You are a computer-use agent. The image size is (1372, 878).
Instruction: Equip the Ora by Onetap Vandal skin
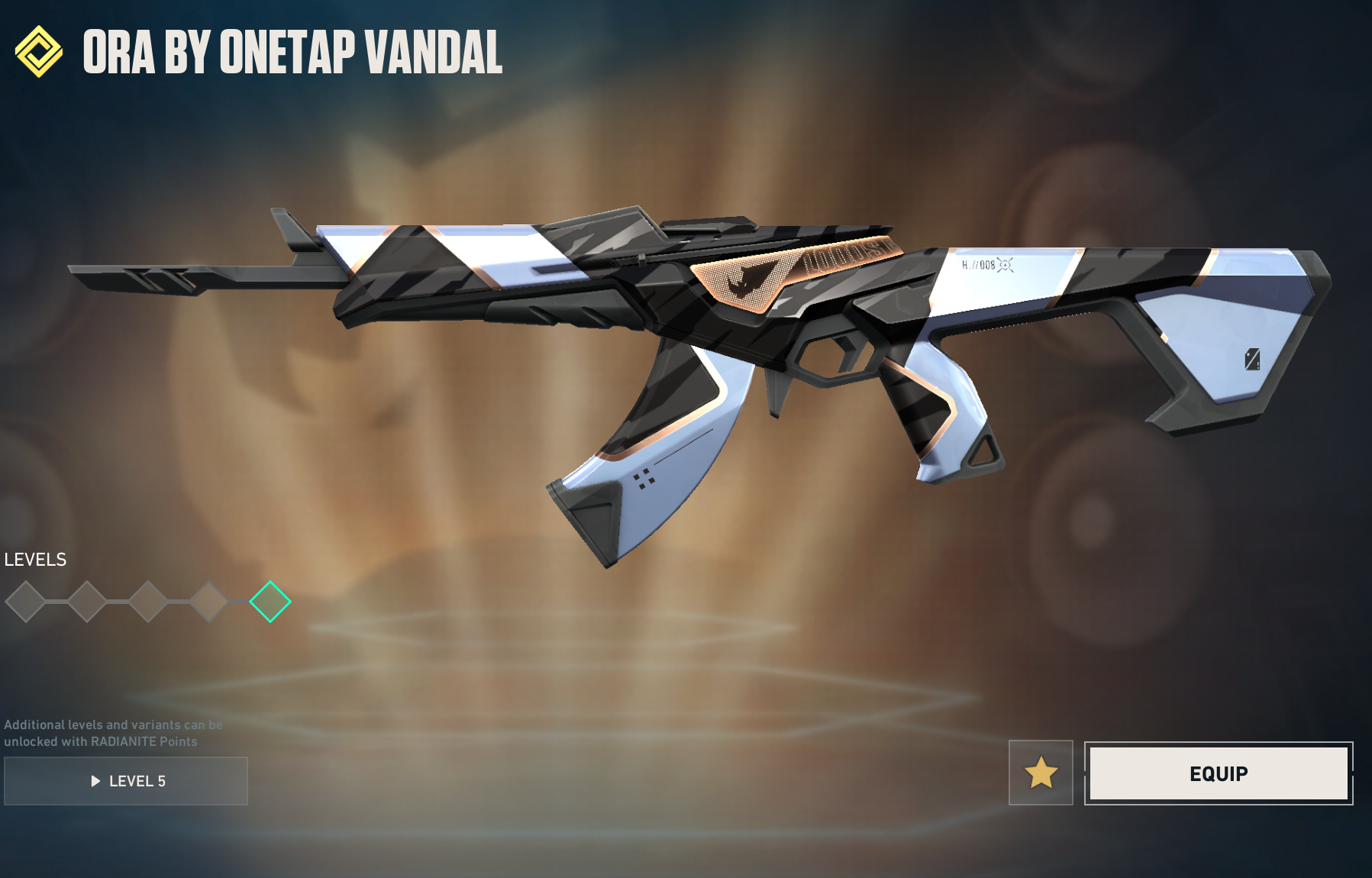point(1218,773)
